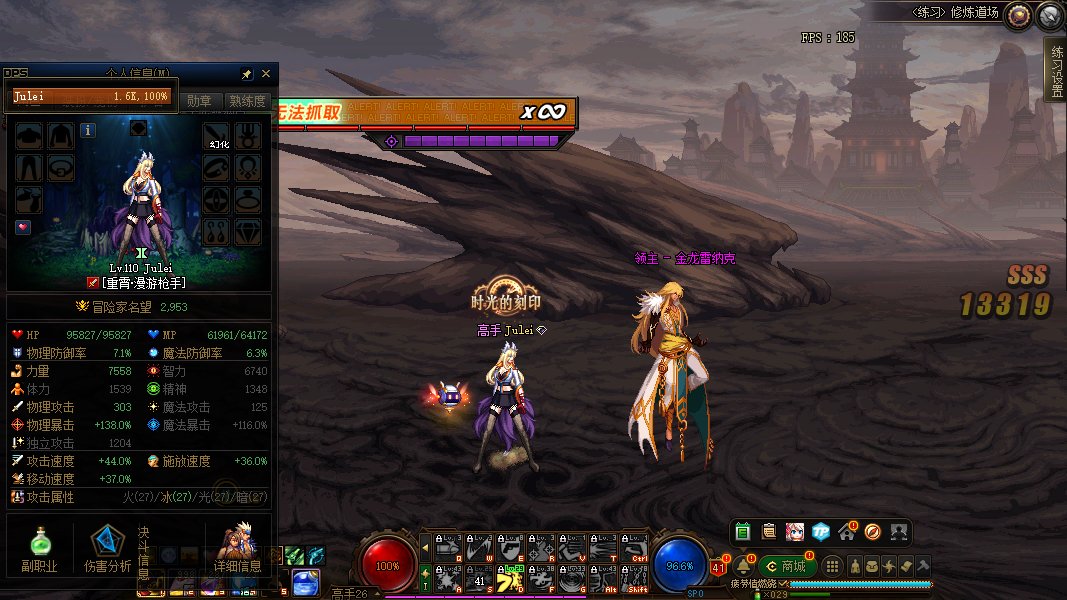Toggle the 疲劳值燃烧 fatigue burn checkbox
The image size is (1067, 600).
tap(783, 583)
